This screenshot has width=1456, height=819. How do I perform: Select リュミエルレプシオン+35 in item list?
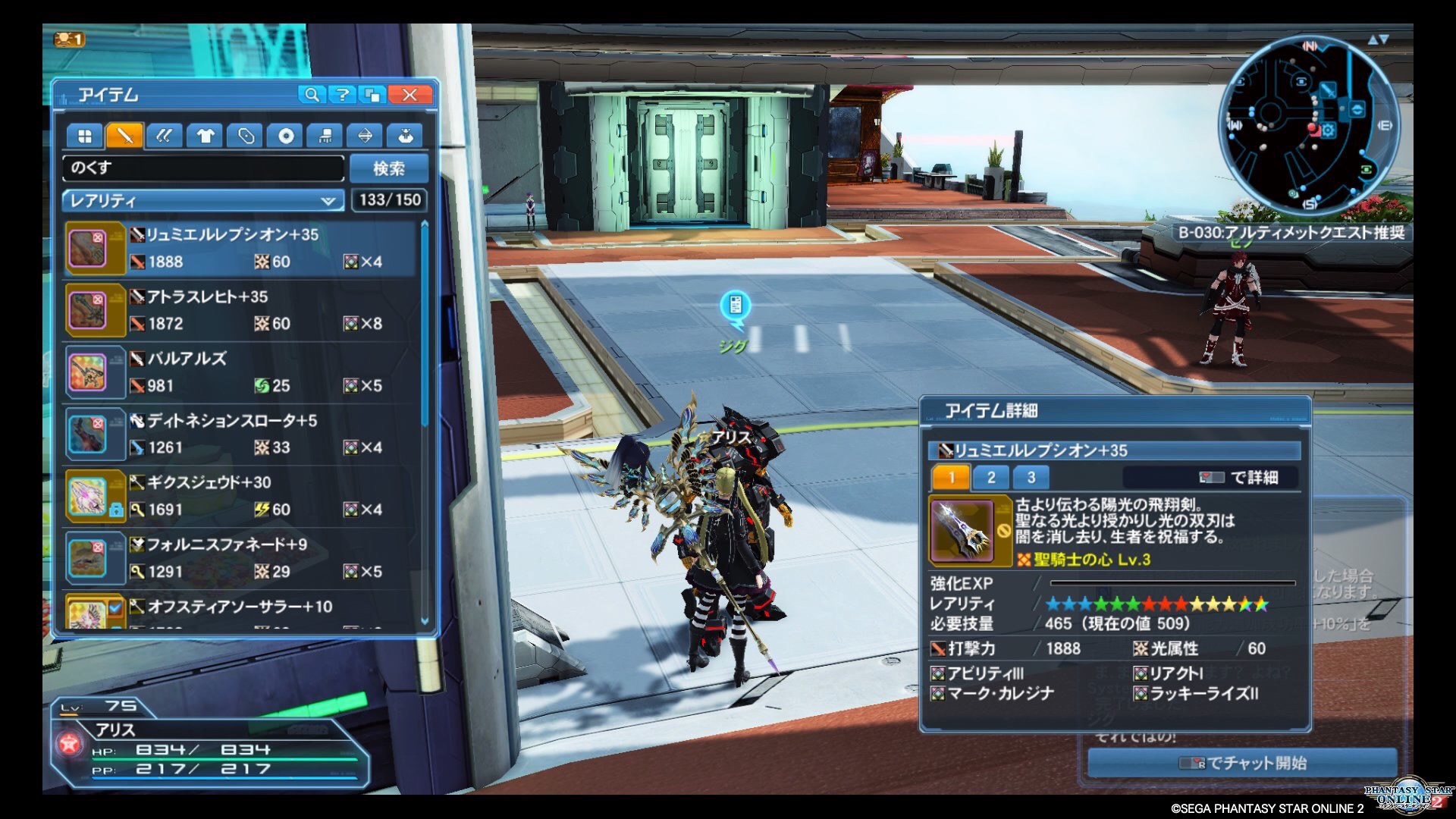241,248
